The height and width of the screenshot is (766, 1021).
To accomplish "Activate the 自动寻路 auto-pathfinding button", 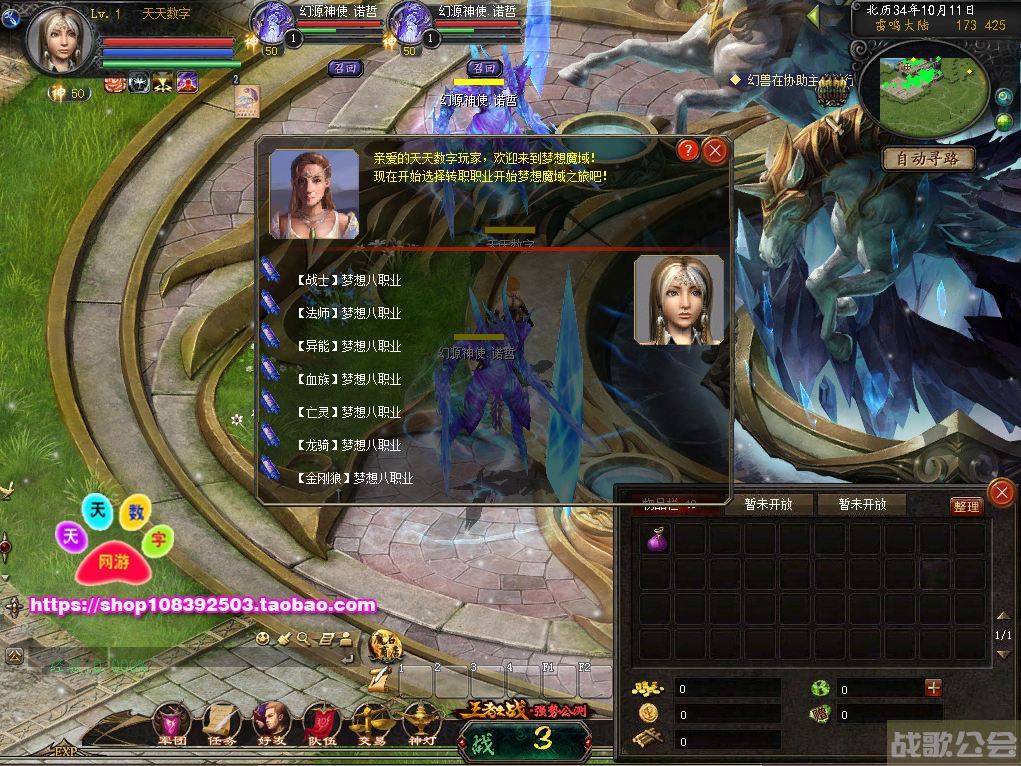I will point(928,158).
